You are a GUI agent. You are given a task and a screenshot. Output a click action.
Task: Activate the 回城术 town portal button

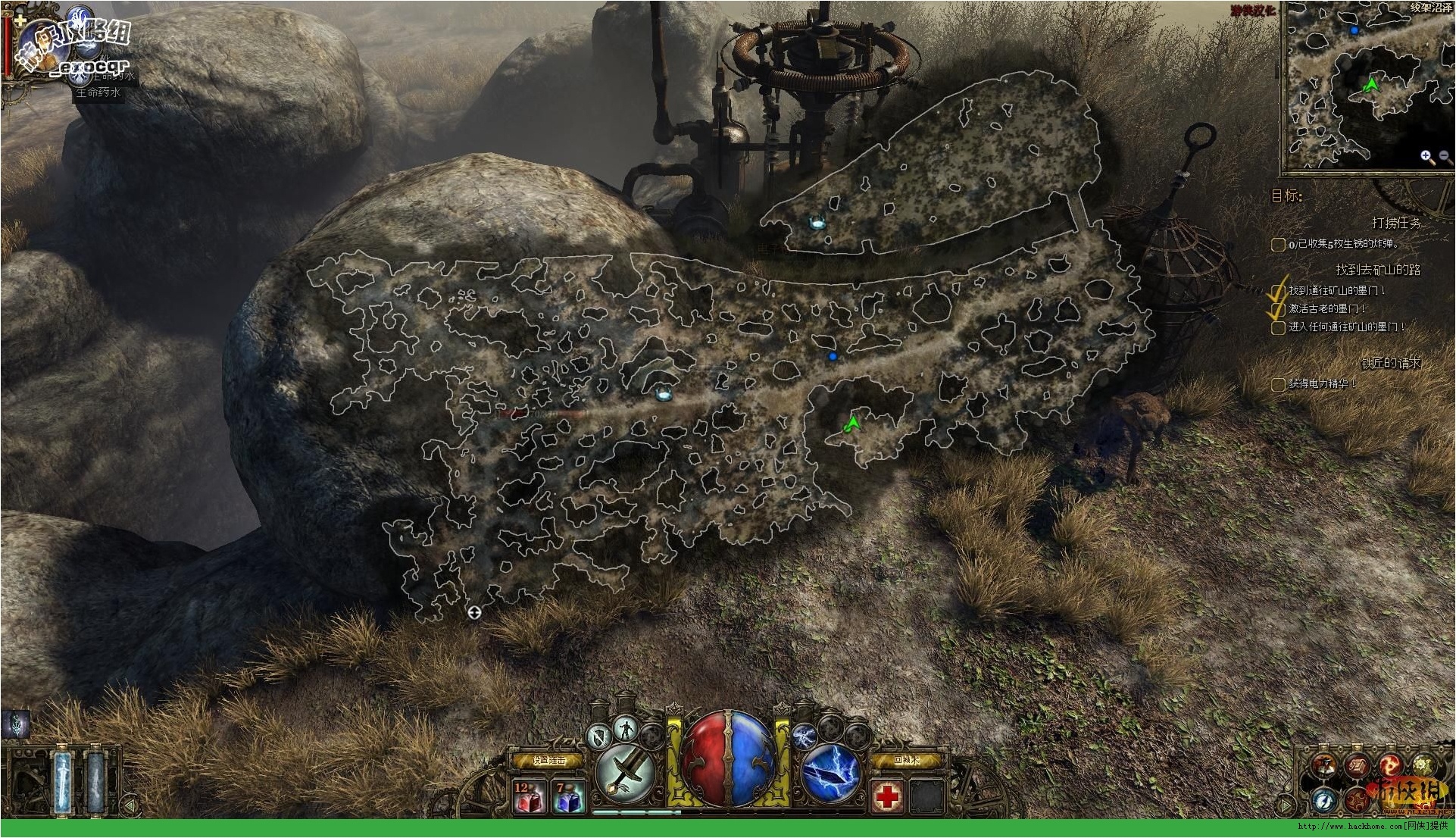pyautogui.click(x=907, y=760)
